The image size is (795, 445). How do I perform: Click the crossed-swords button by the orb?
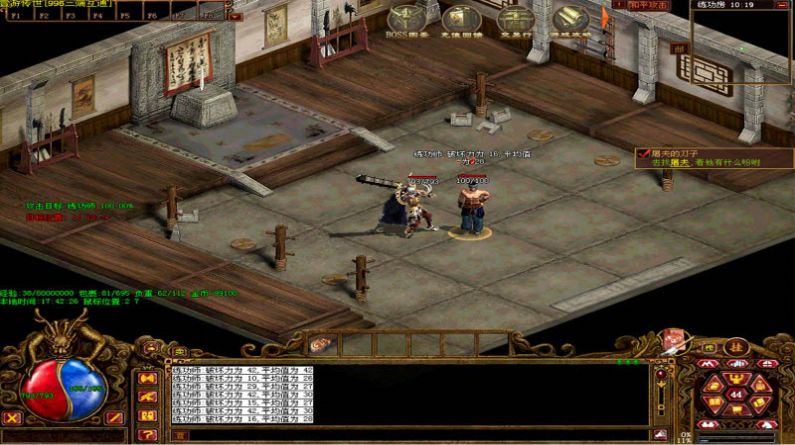(12, 419)
